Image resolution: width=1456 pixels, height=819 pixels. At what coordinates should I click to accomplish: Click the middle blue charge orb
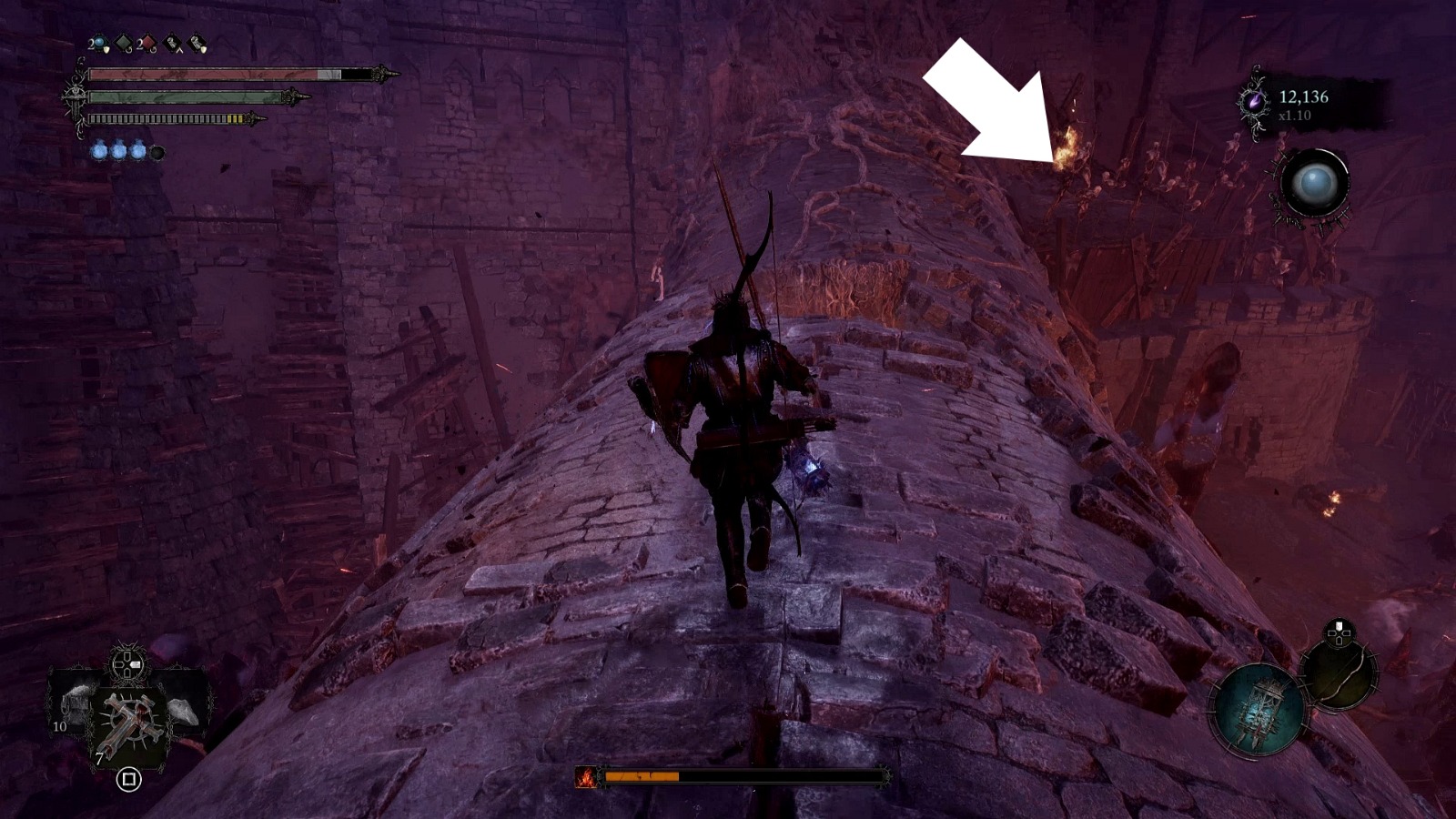point(119,150)
